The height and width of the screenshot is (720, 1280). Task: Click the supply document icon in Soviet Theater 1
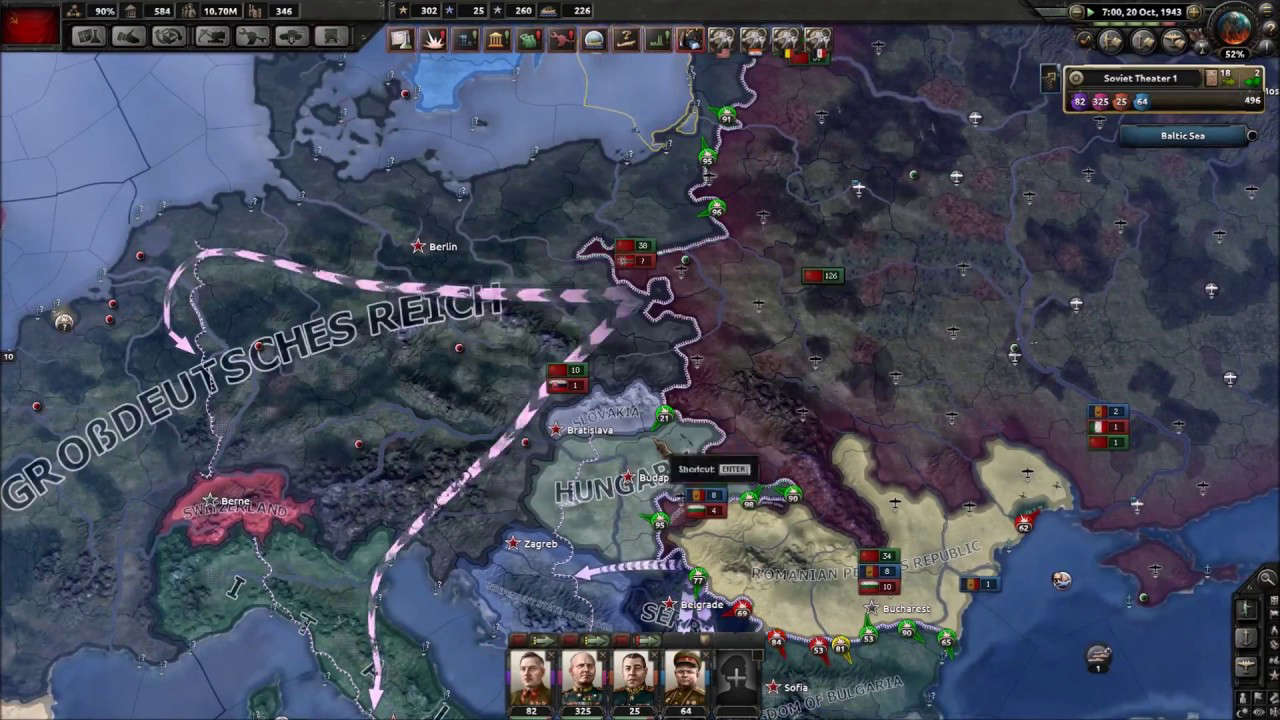coord(1213,77)
